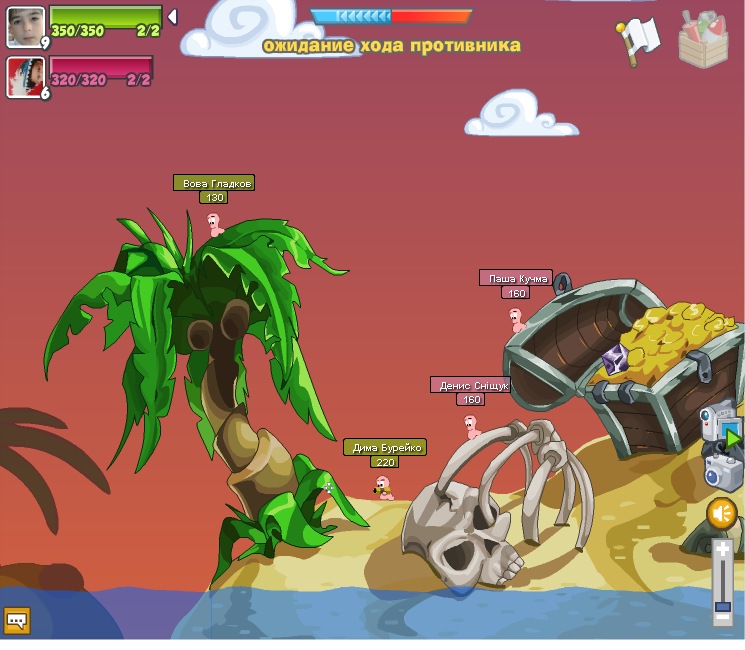Open the chat speech bubble button
This screenshot has height=650, width=745.
(x=16, y=621)
